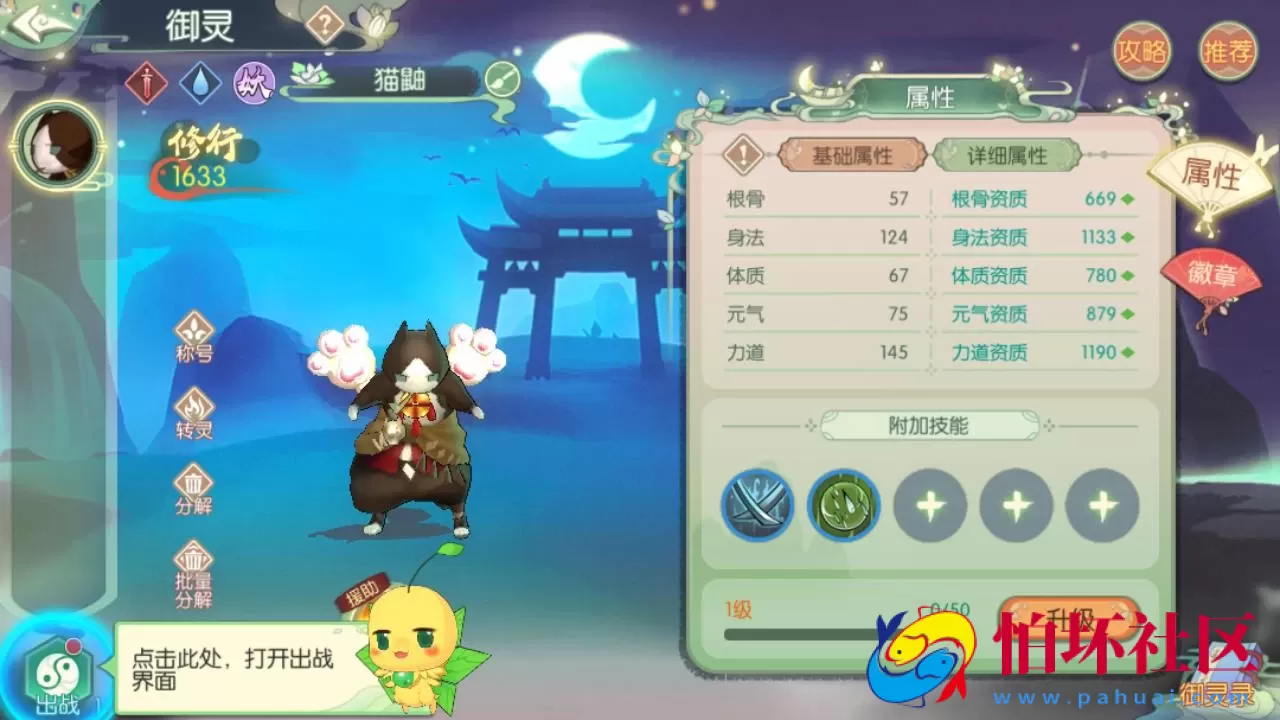Viewport: 1280px width, 720px height.
Task: Open the name edit pencil icon beside 猫鼬
Action: [x=504, y=80]
